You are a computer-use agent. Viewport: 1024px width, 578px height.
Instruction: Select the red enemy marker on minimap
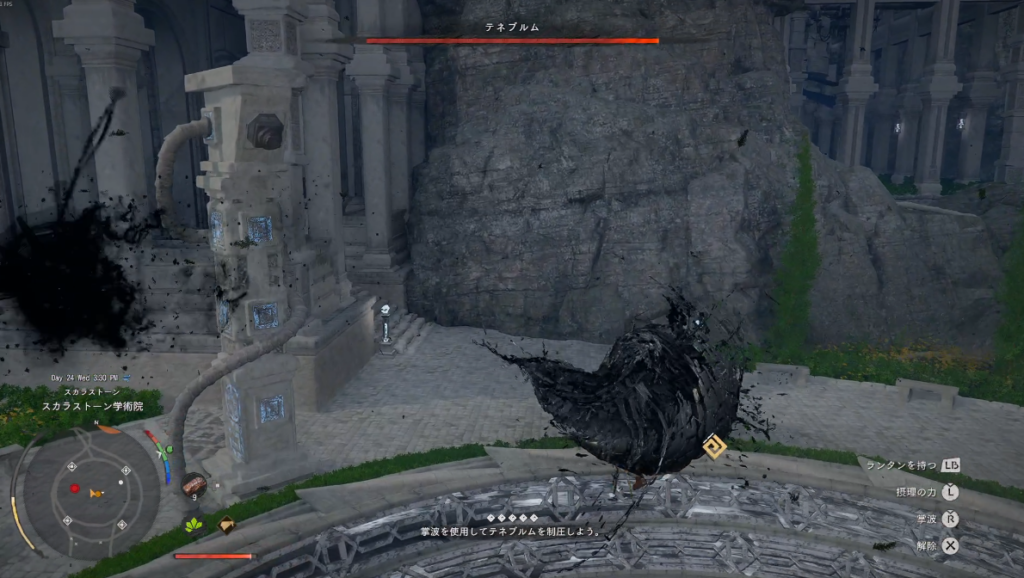pos(74,488)
